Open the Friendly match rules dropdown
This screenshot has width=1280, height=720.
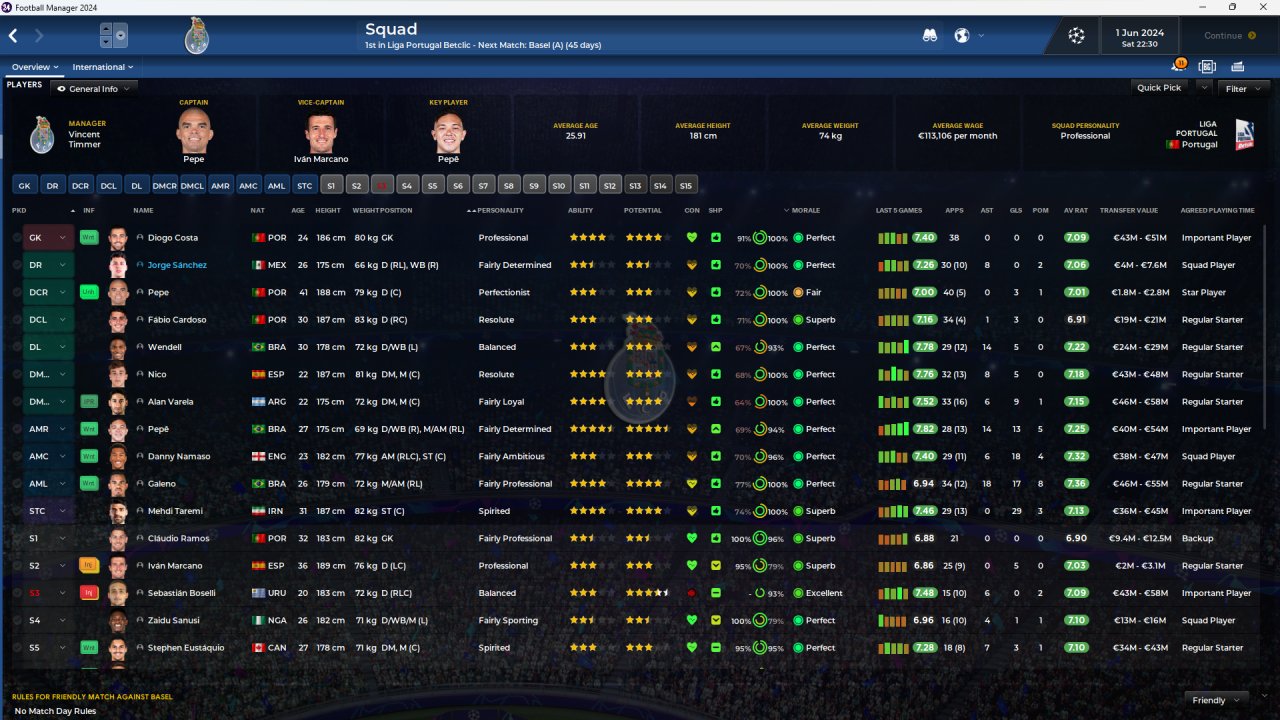click(x=1215, y=700)
